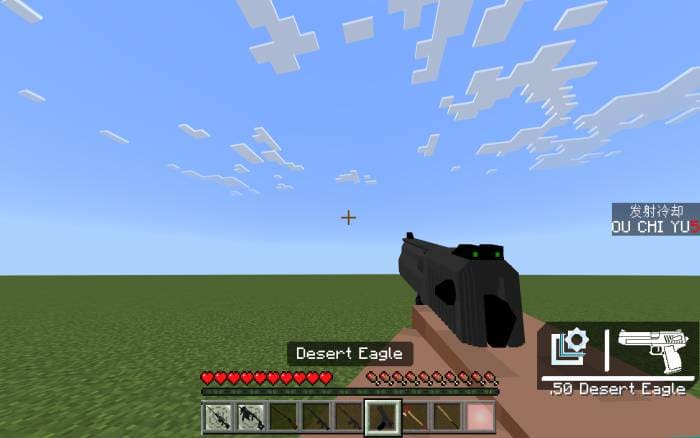
Task: Select the red axe hotbar slot
Action: click(x=414, y=416)
